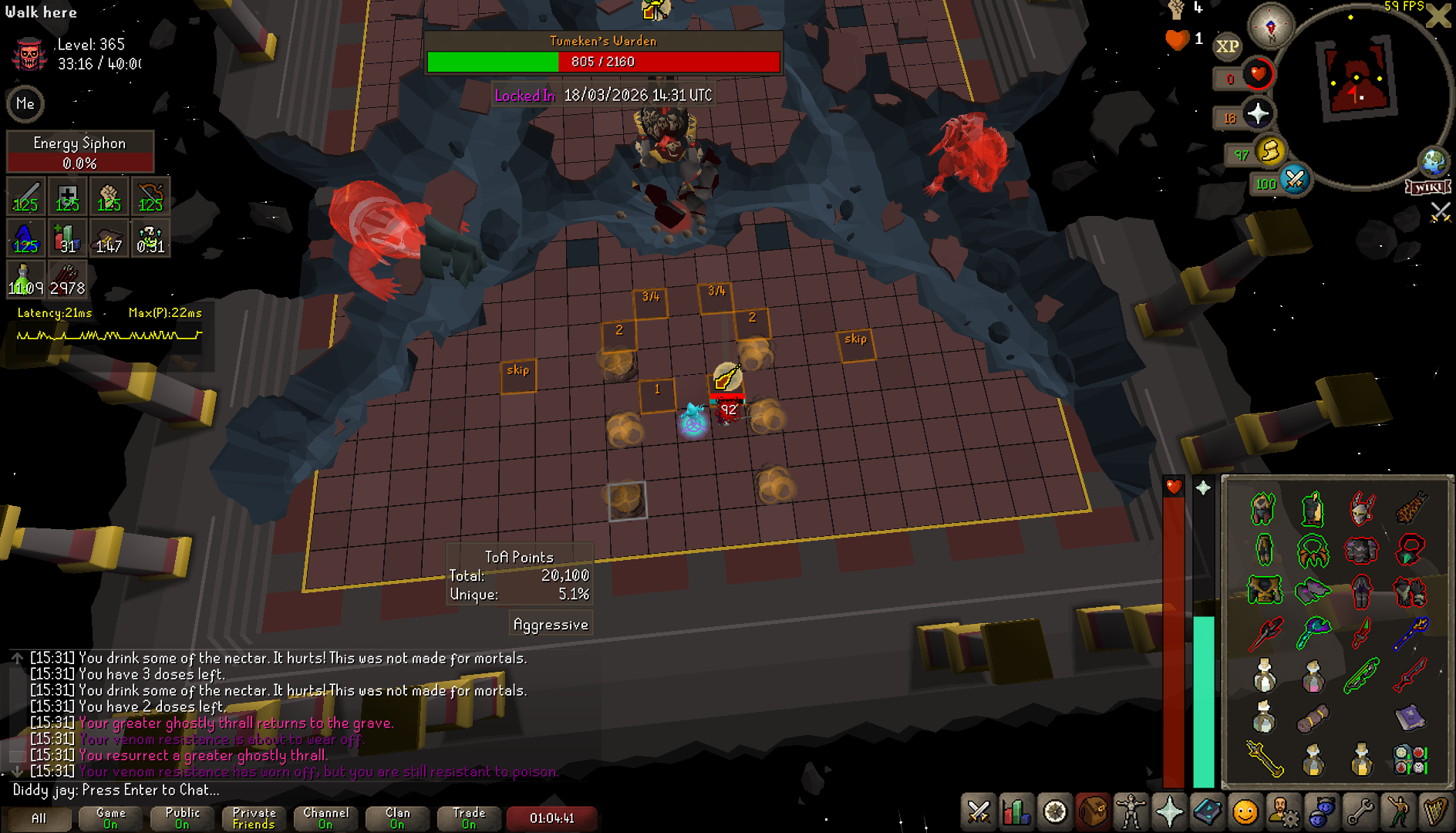
Task: Click the rune pouch in the inventory
Action: tap(1410, 759)
